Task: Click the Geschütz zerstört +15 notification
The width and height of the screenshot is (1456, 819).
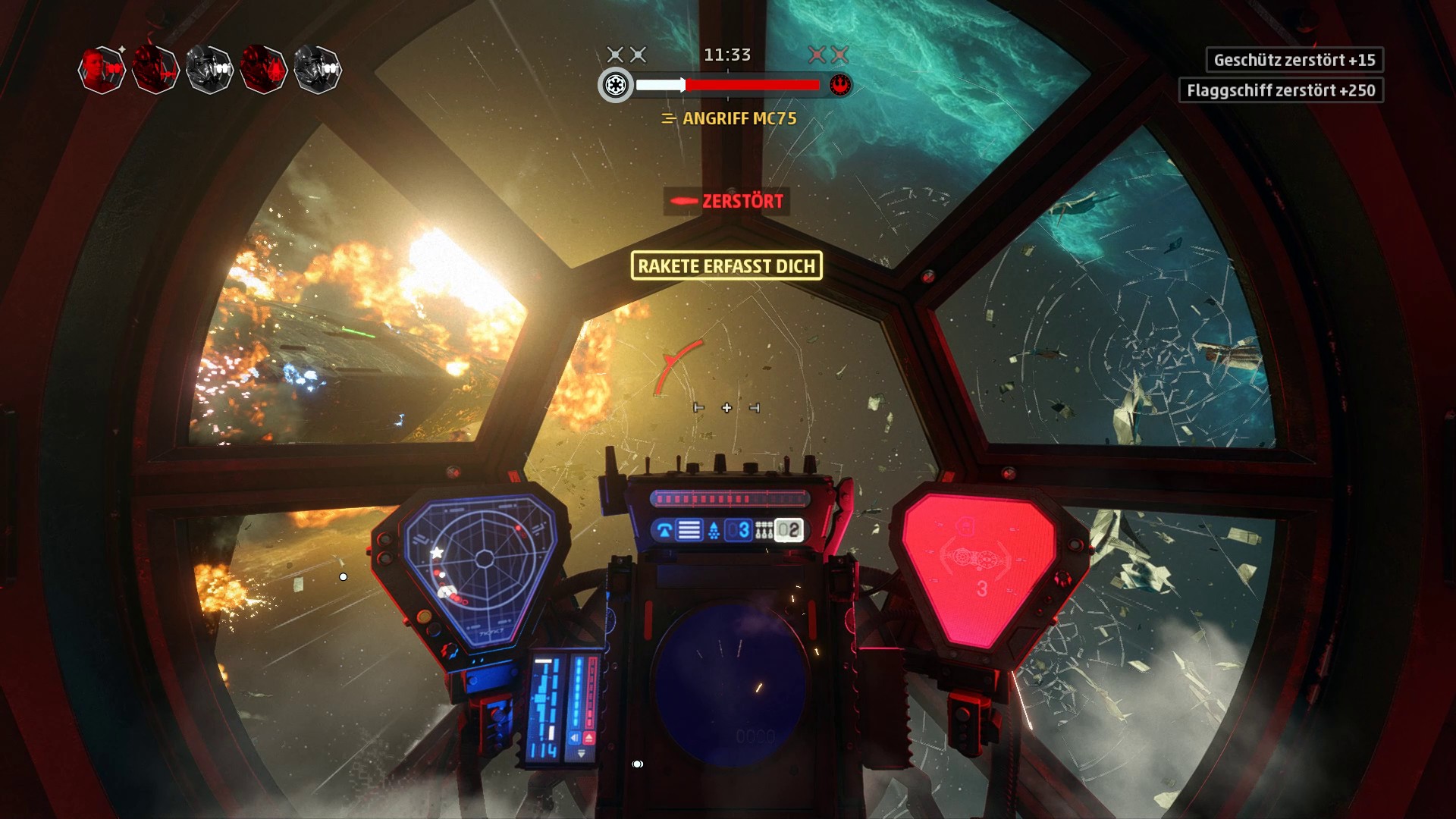Action: [1294, 60]
